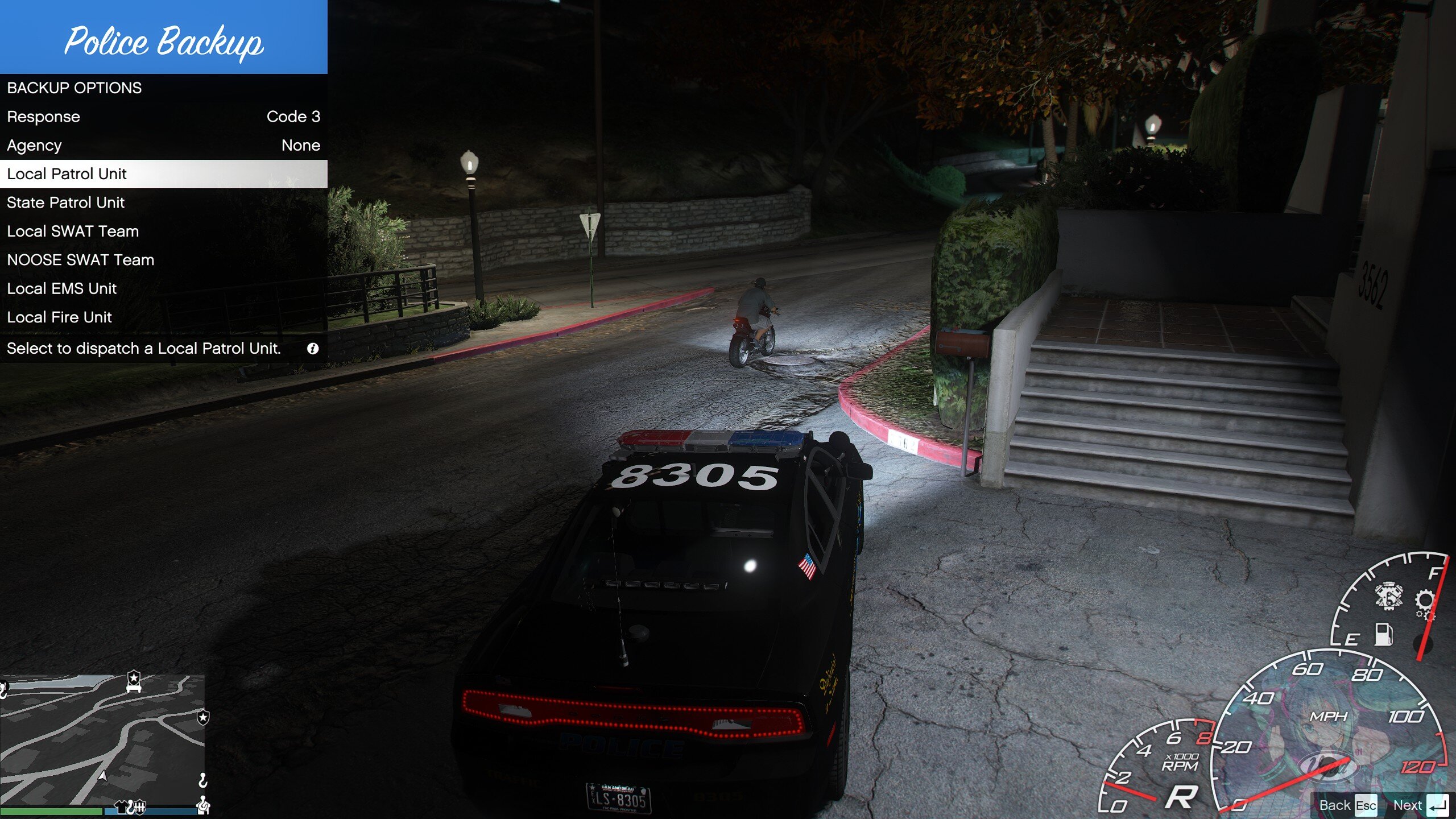
Task: Click the Next button
Action: pyautogui.click(x=1420, y=805)
